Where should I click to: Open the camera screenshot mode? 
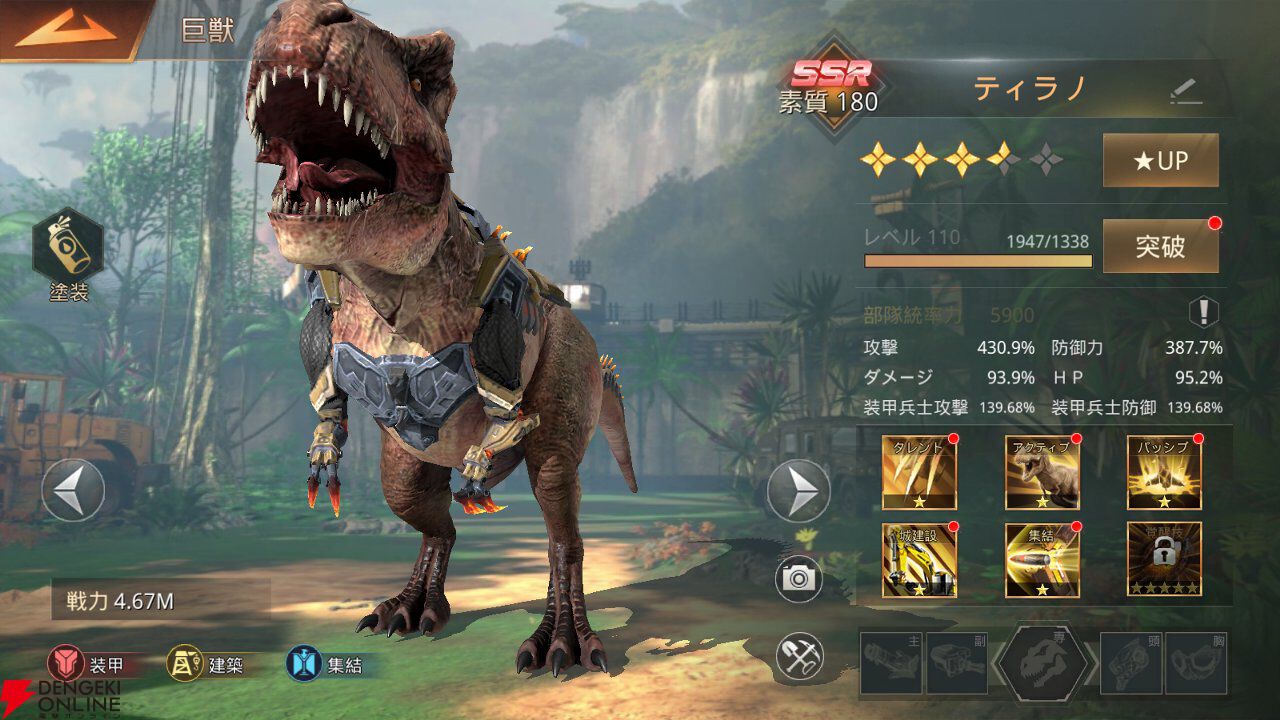pos(799,579)
